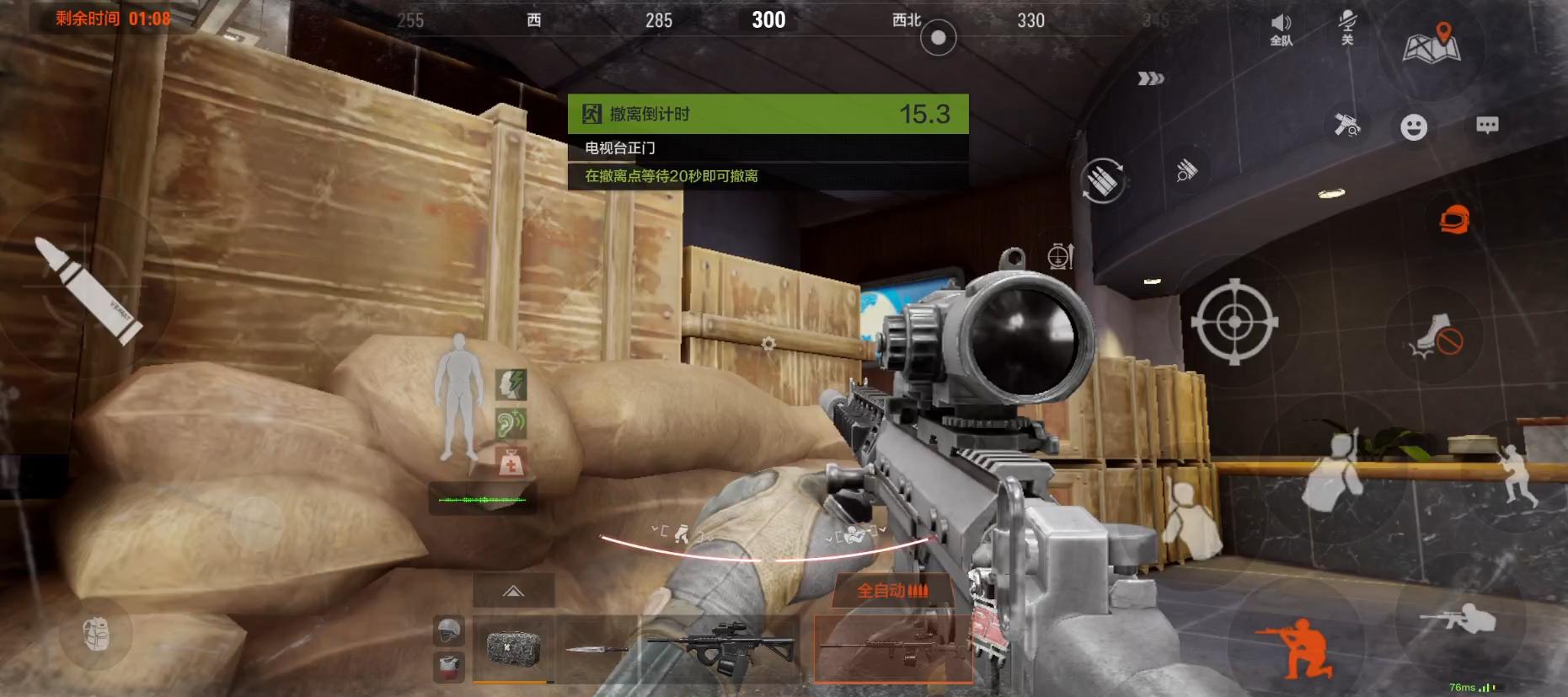Select the bullpup rifle weapon slot
Viewport: 1568px width, 697px height.
click(x=720, y=647)
